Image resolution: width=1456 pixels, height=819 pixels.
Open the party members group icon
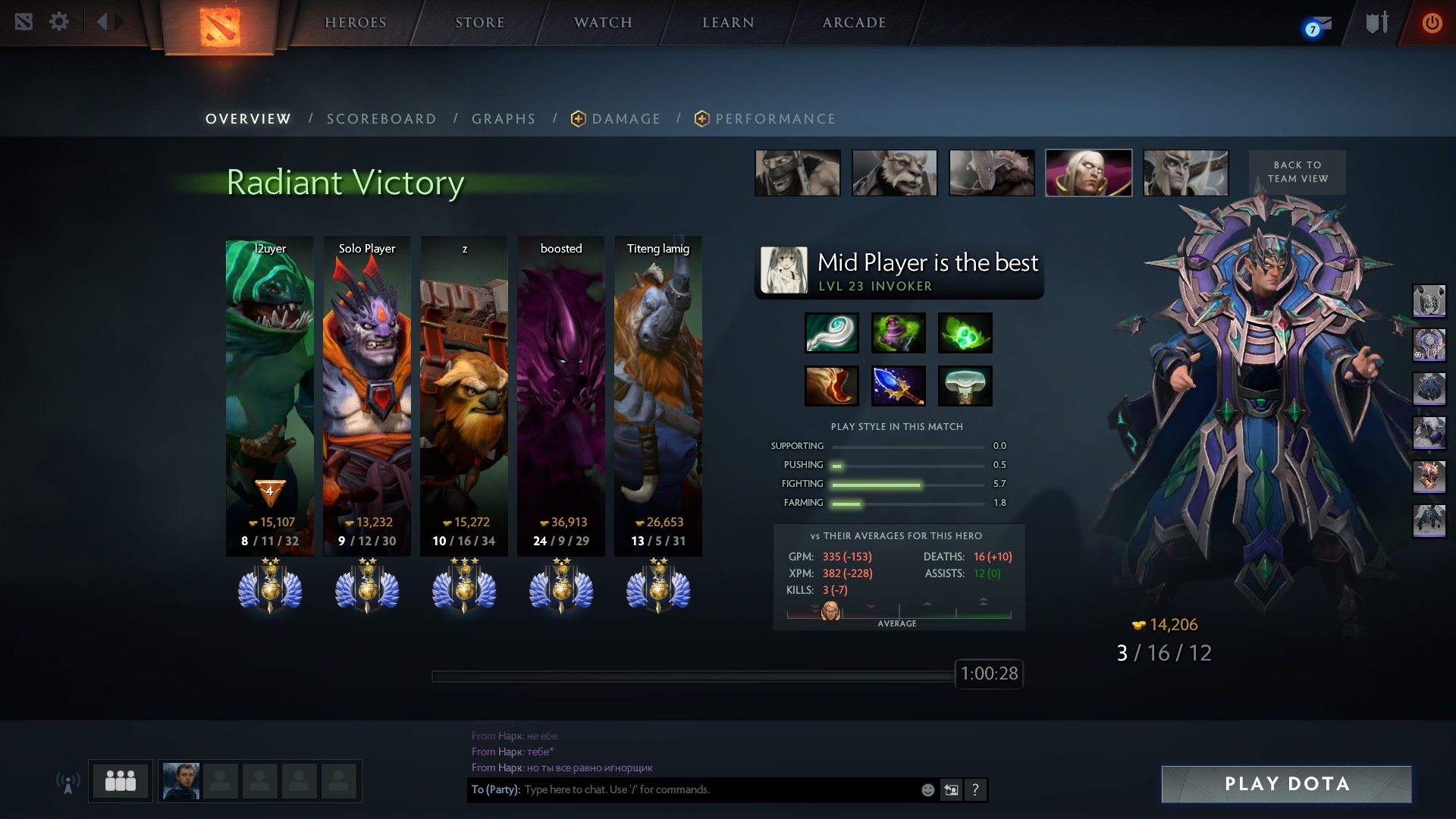coord(121,781)
